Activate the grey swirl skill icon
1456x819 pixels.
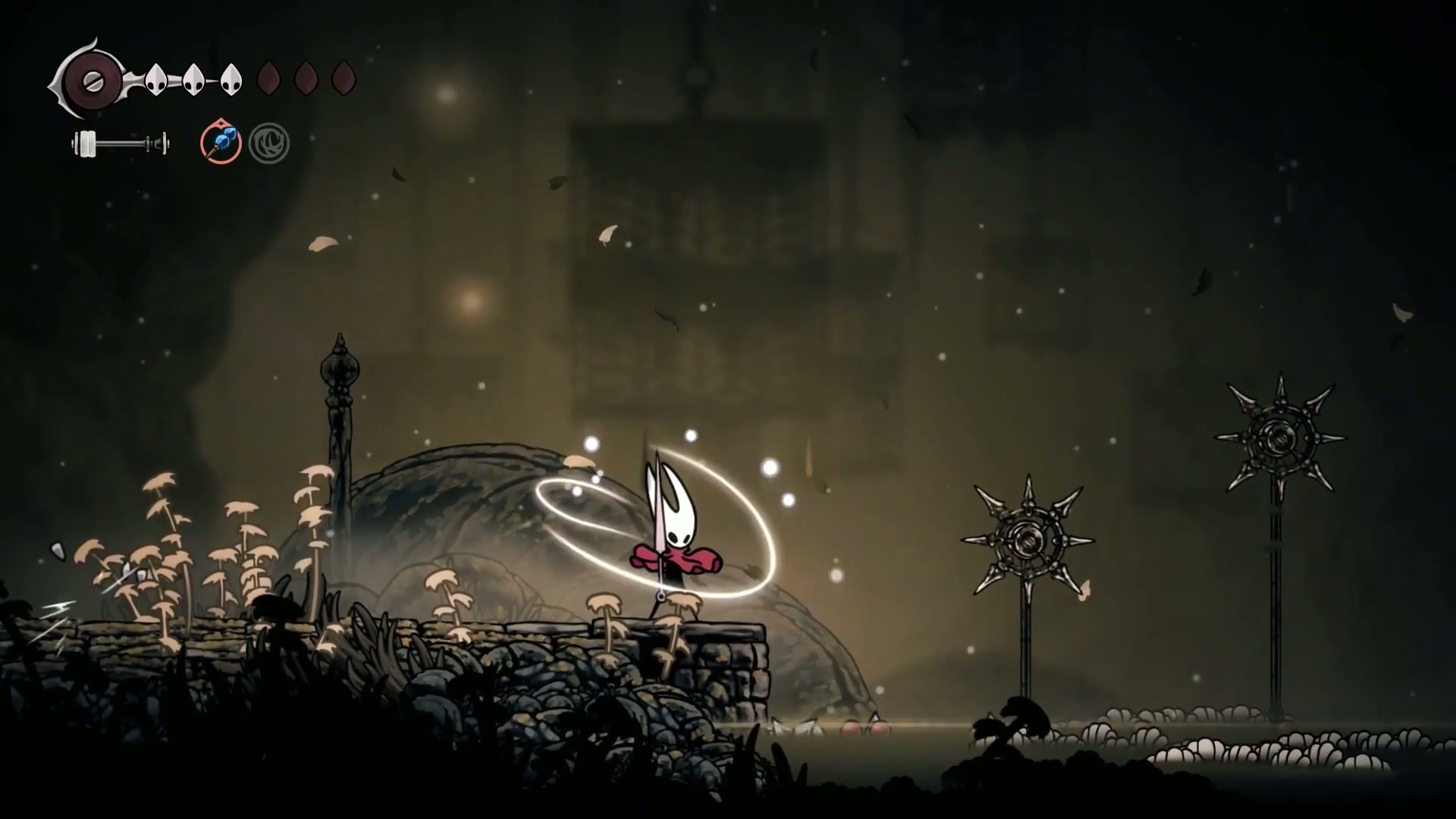[x=269, y=143]
